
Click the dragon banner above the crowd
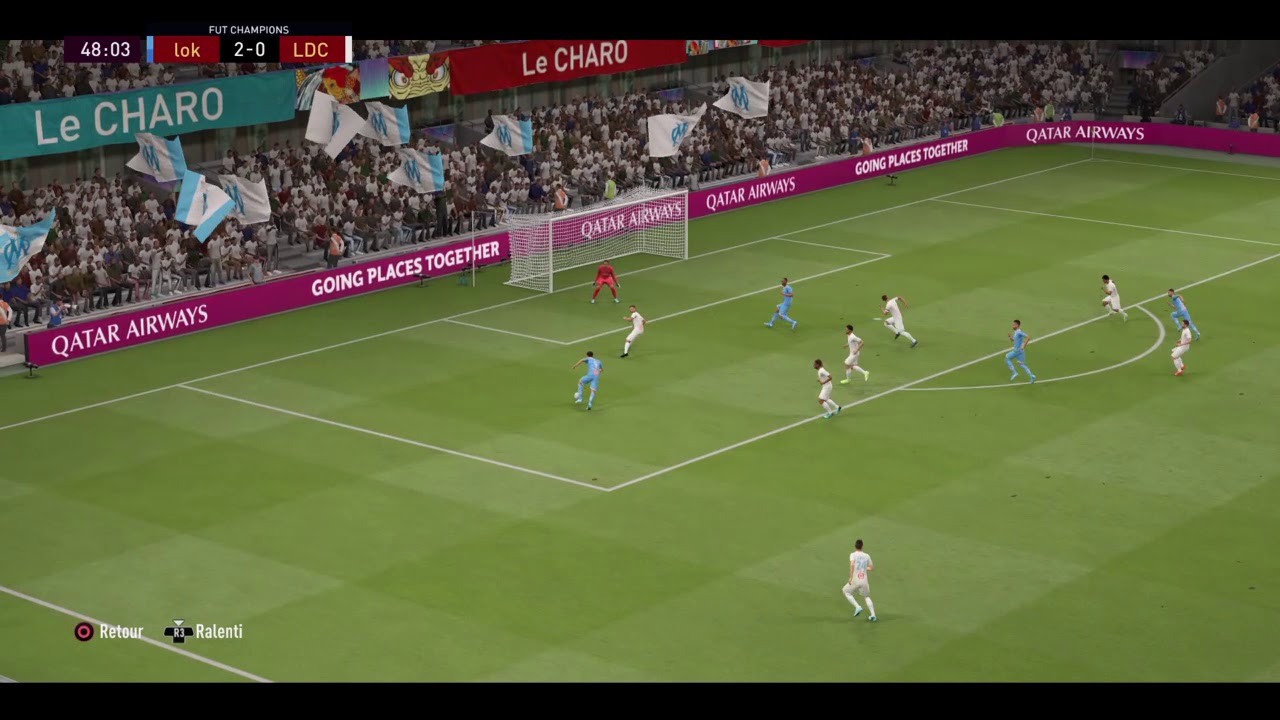click(420, 75)
